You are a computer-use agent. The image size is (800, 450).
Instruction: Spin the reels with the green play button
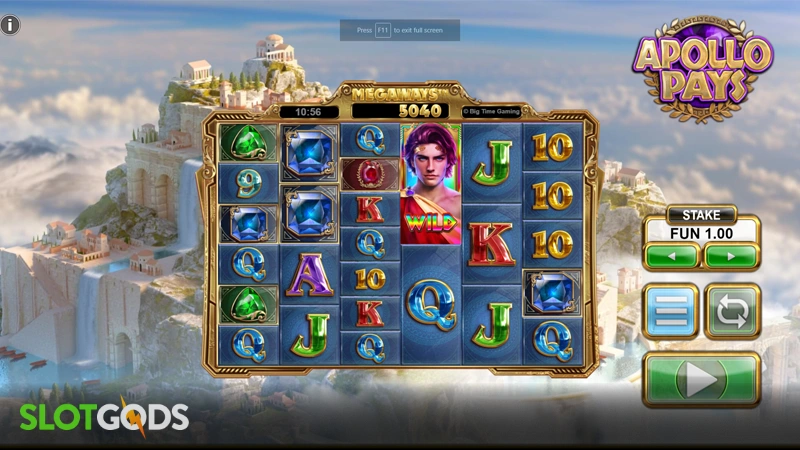click(700, 380)
